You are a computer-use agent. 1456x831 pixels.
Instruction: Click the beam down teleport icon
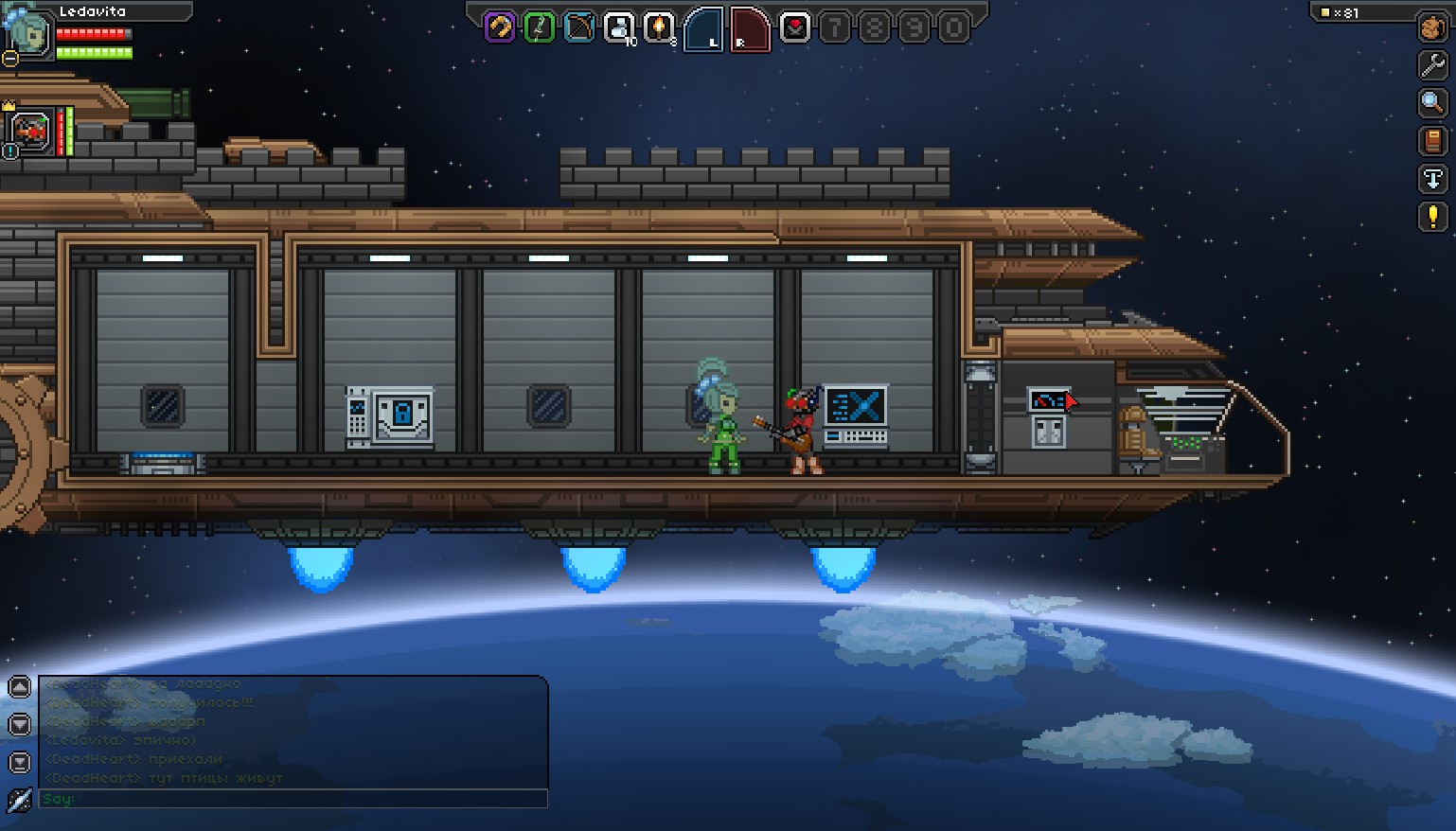click(x=1432, y=179)
